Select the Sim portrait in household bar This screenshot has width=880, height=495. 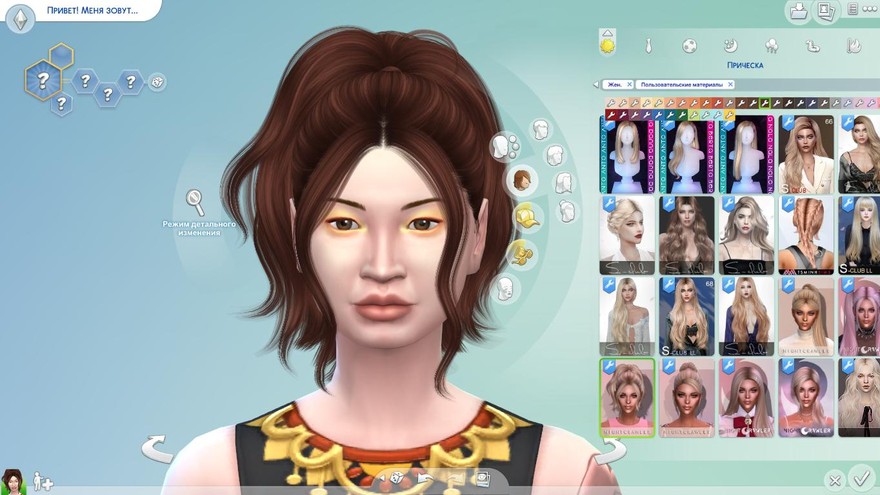click(13, 481)
